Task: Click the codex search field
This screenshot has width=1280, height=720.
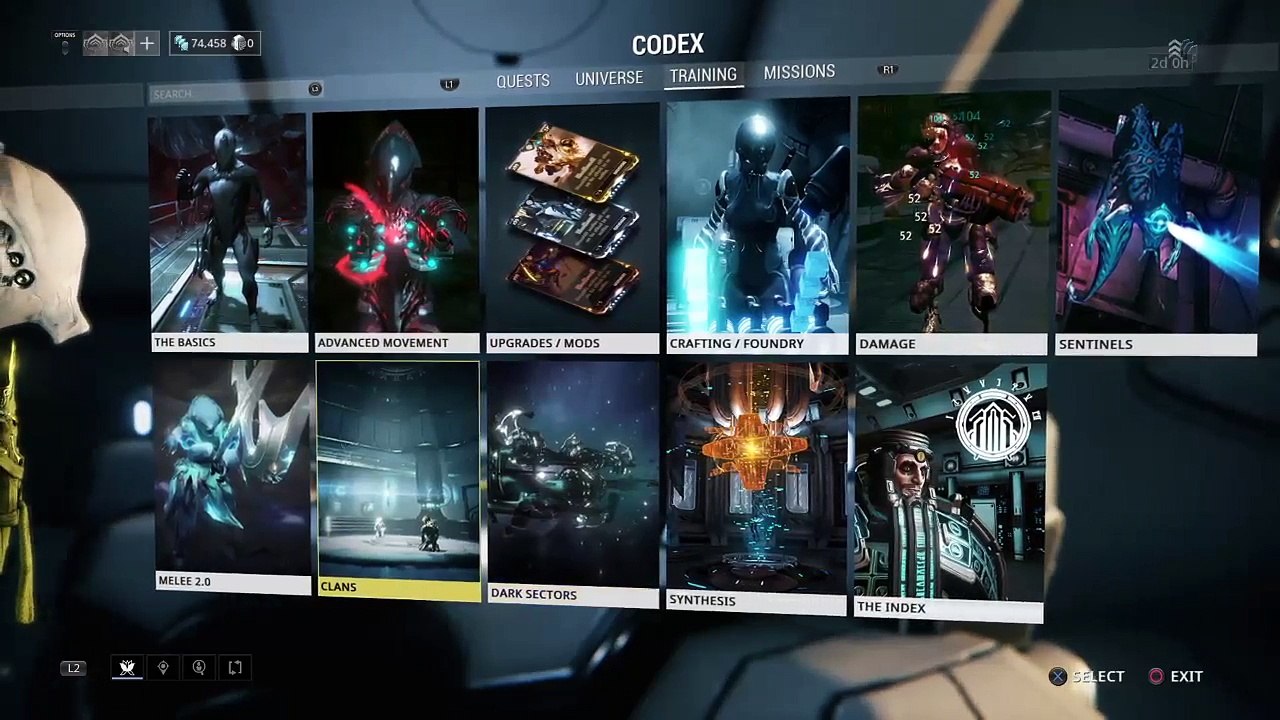Action: tap(230, 93)
